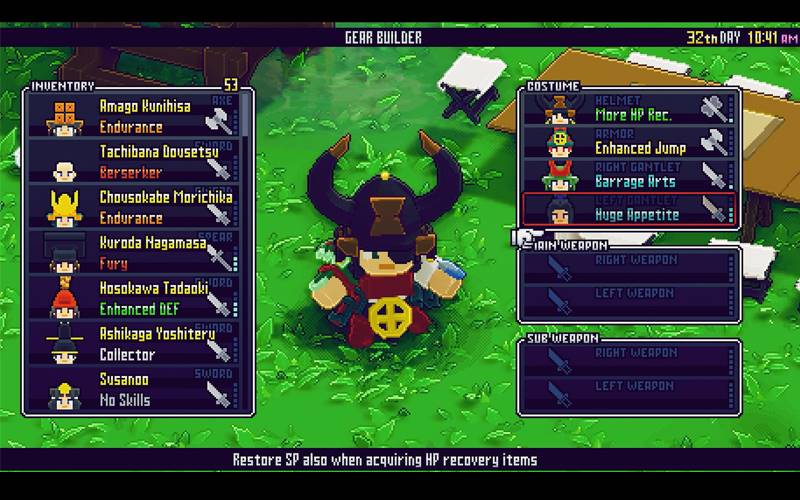Pick the Chousokabe Morichika inventory entry

tap(135, 208)
